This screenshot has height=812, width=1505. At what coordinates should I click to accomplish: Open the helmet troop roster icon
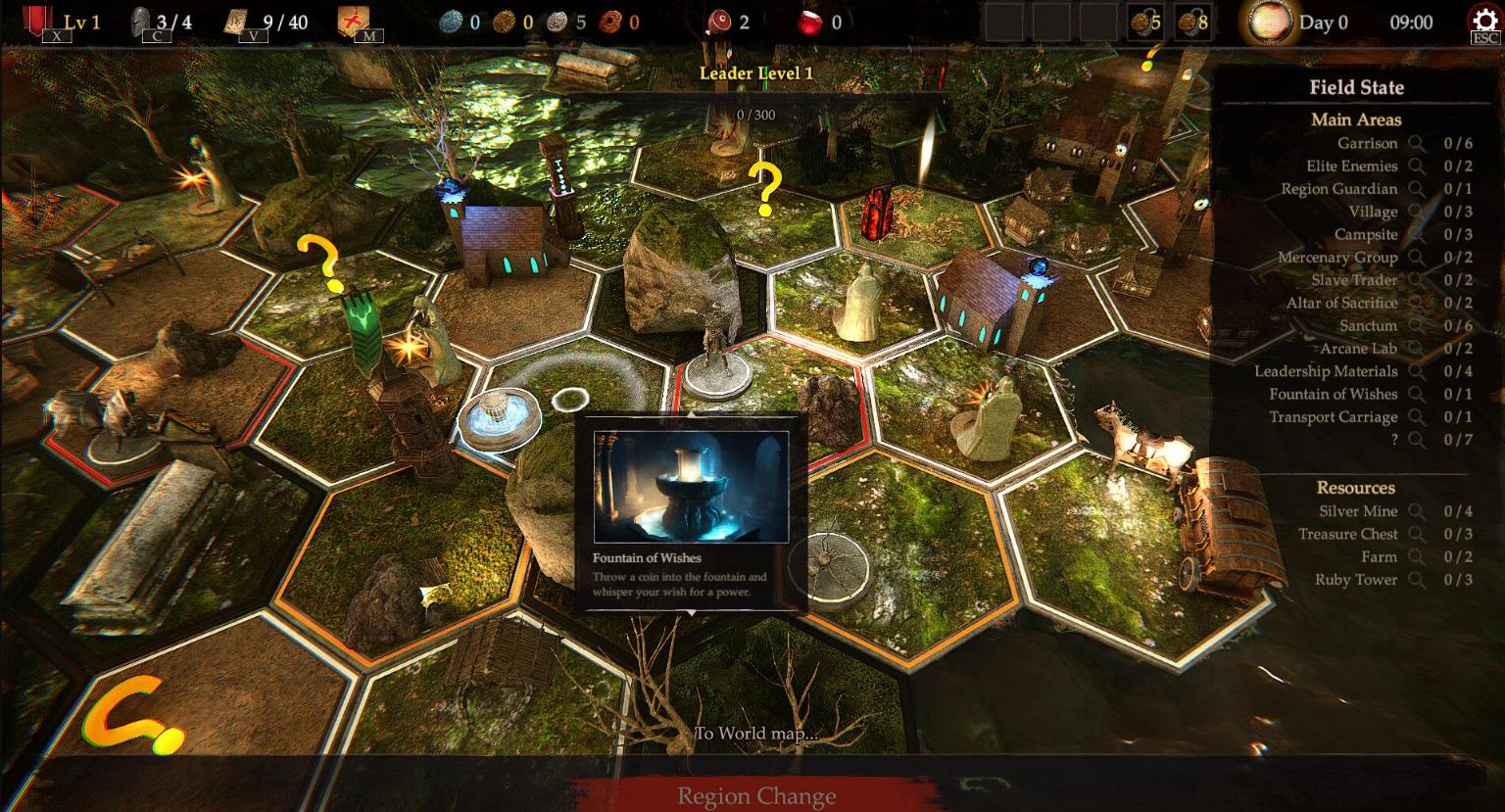142,22
